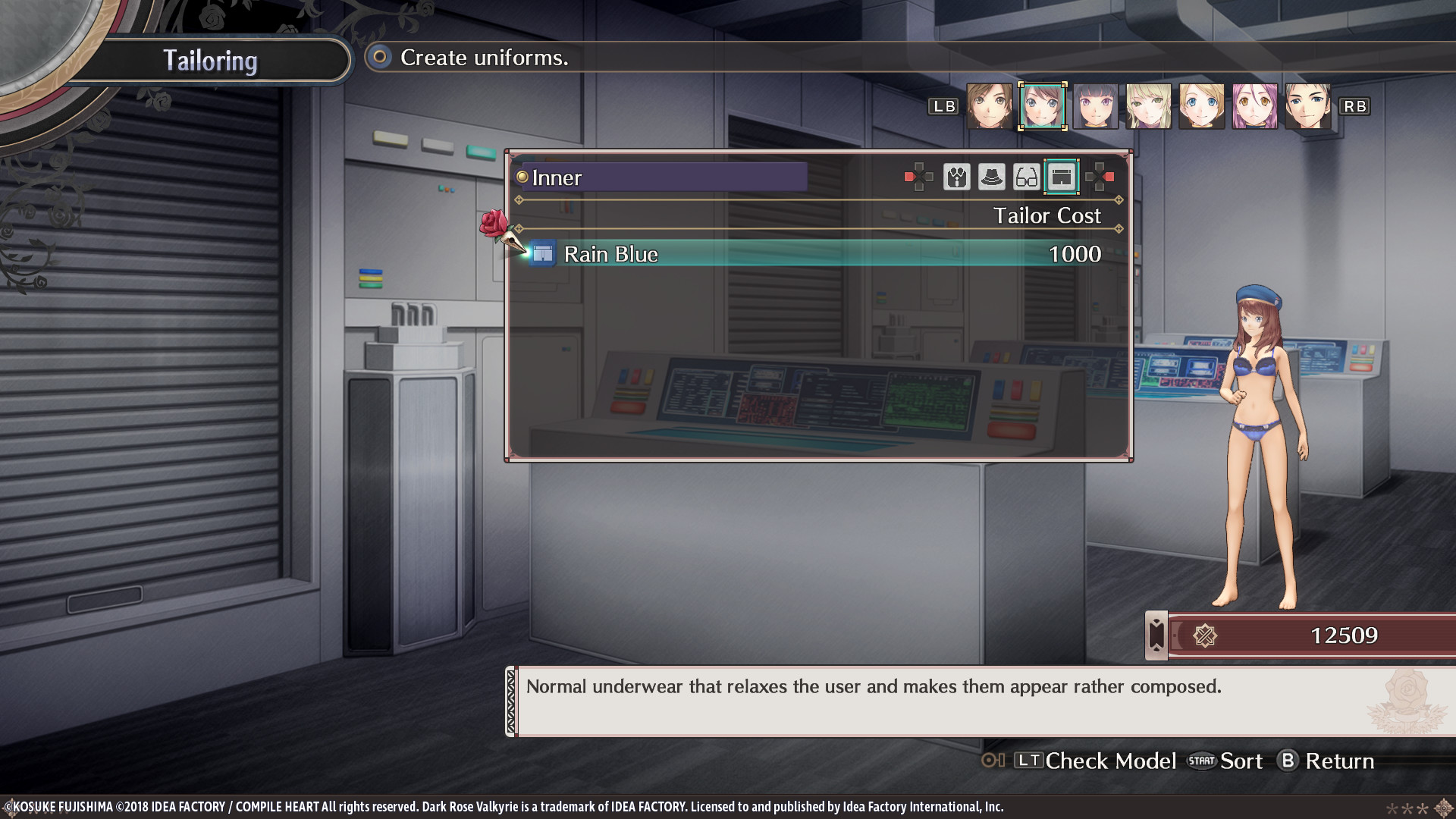Open the hat category icon

[992, 178]
